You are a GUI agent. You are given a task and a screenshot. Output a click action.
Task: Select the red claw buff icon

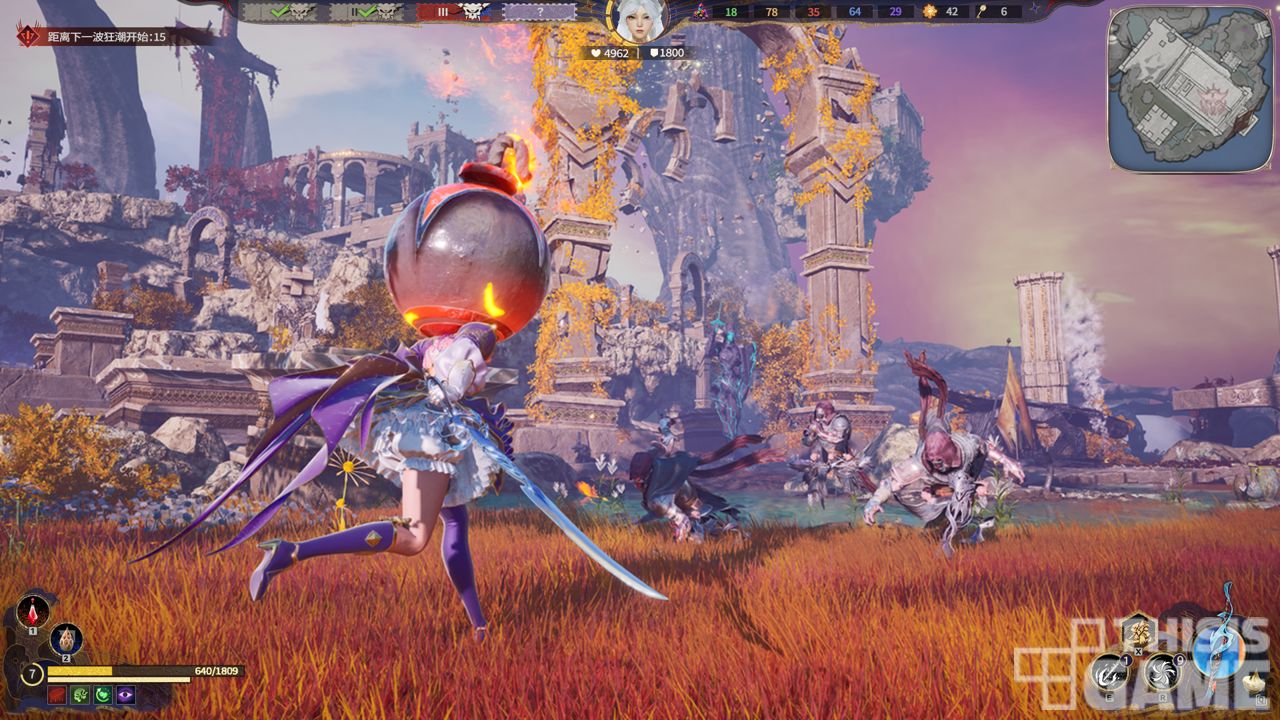(x=56, y=695)
